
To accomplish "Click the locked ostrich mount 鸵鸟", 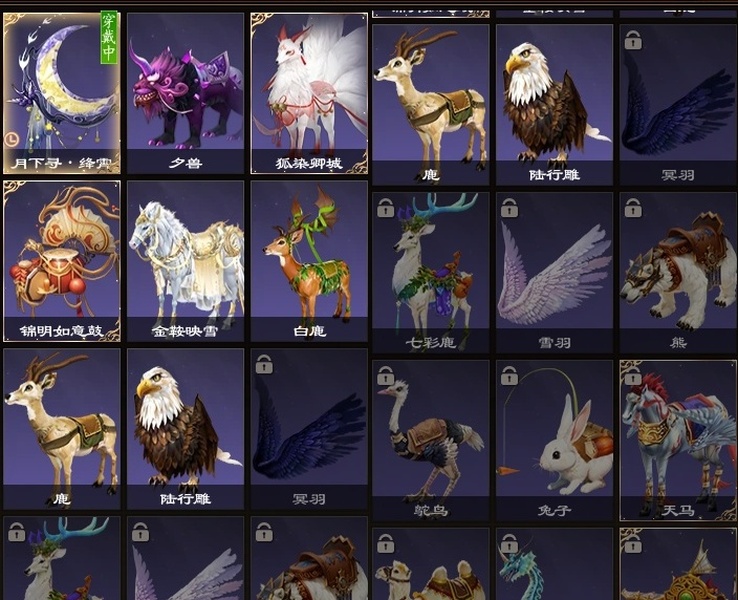I will tap(430, 440).
